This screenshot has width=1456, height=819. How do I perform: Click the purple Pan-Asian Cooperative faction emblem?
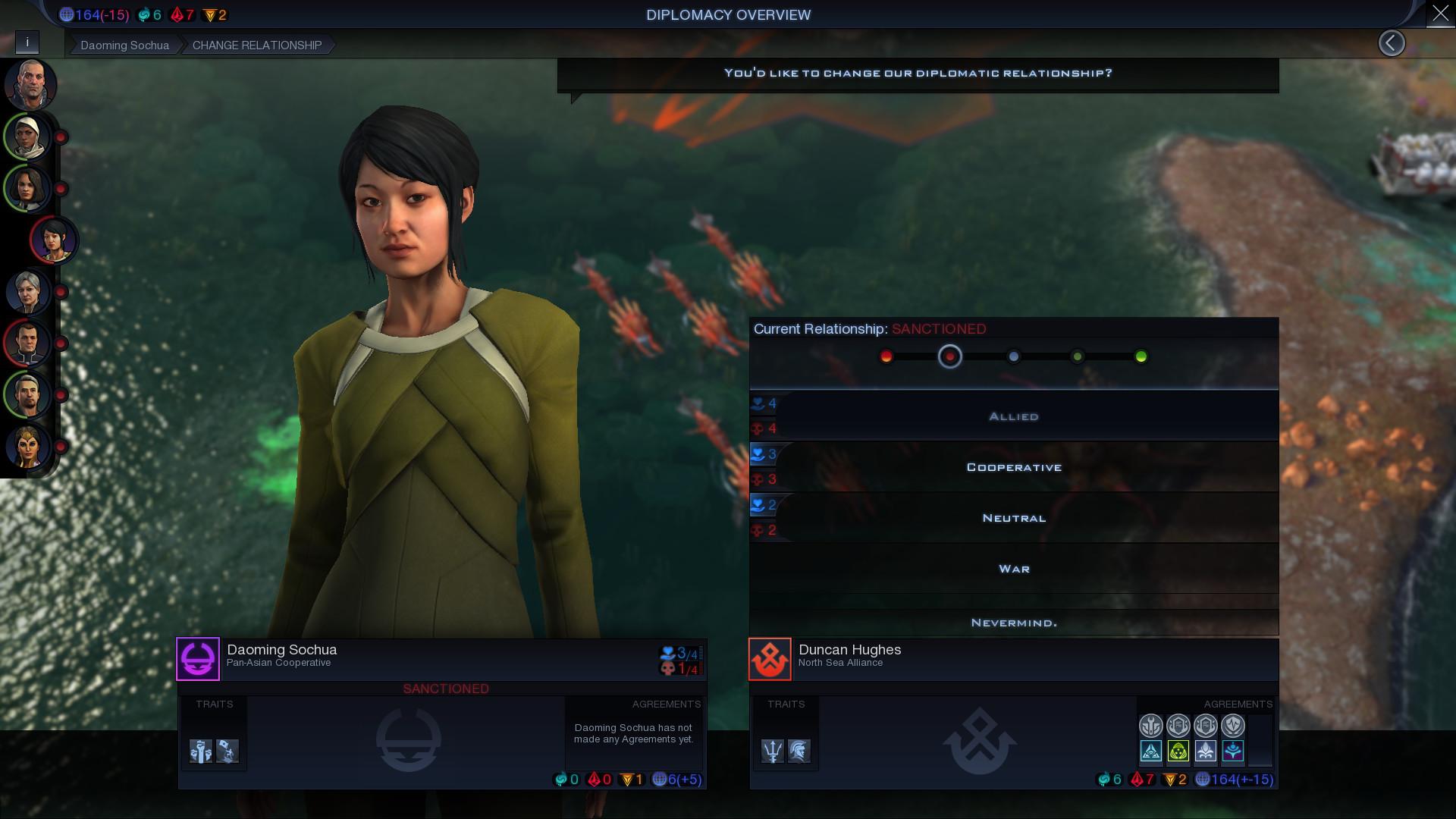pyautogui.click(x=198, y=658)
